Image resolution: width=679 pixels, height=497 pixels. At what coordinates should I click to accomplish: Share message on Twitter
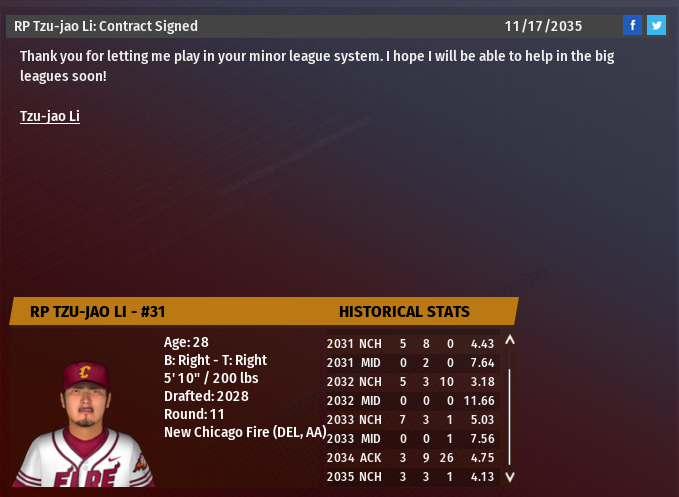tap(656, 26)
